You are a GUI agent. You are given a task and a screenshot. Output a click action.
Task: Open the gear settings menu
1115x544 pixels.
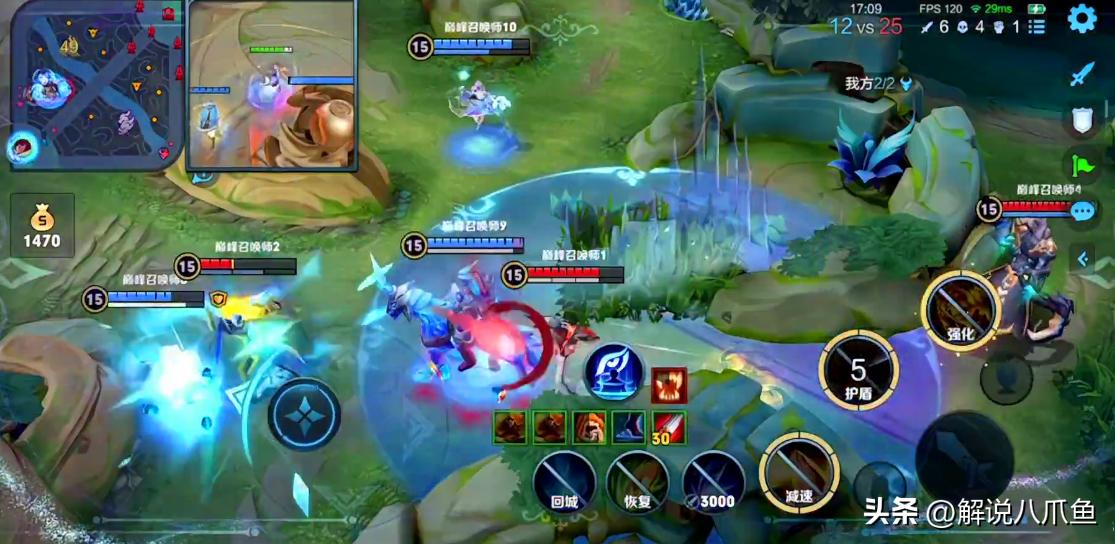(1082, 18)
